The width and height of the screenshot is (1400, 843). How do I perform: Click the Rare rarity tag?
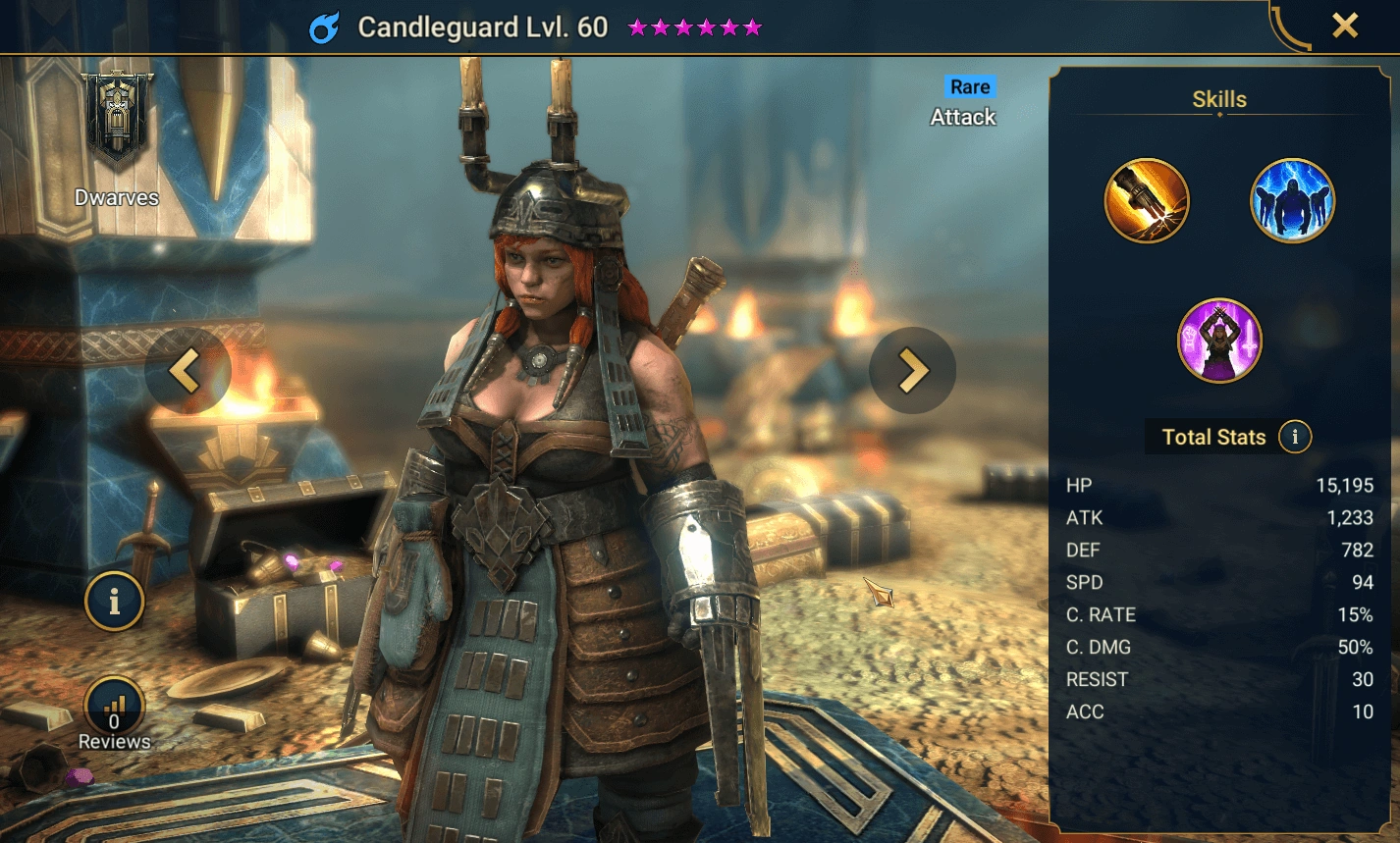(970, 87)
